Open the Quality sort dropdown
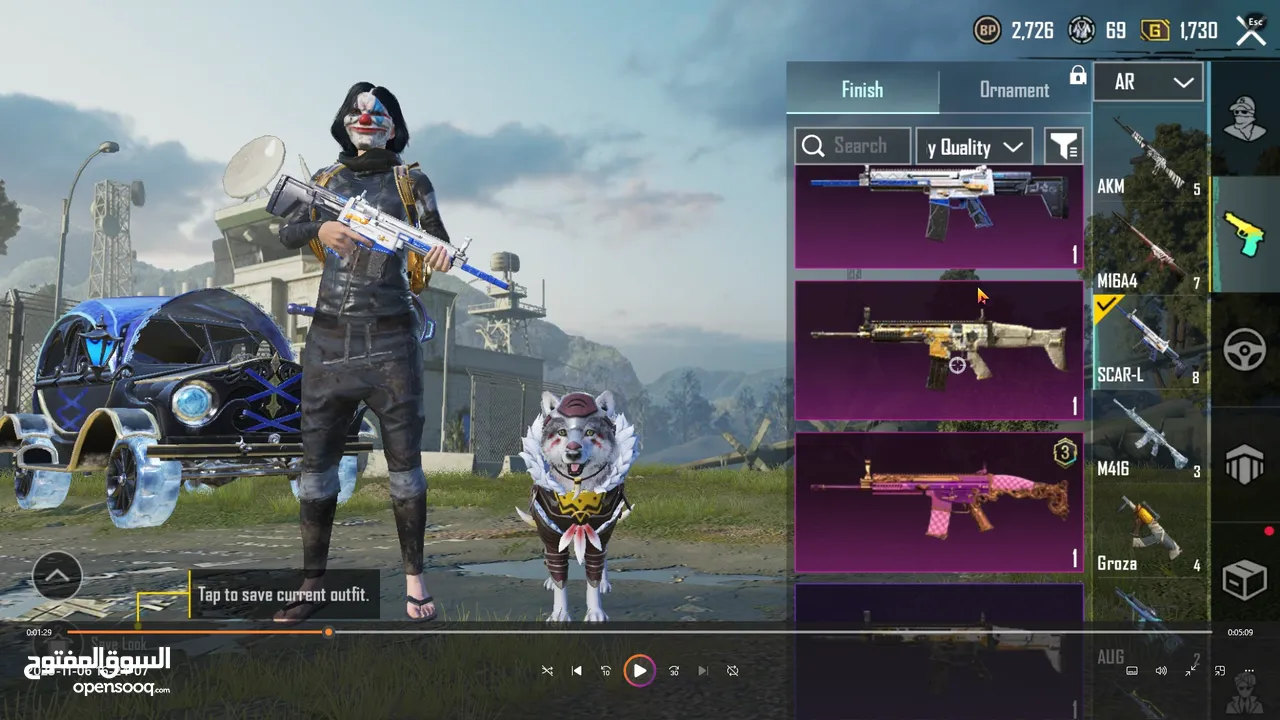 (x=974, y=147)
